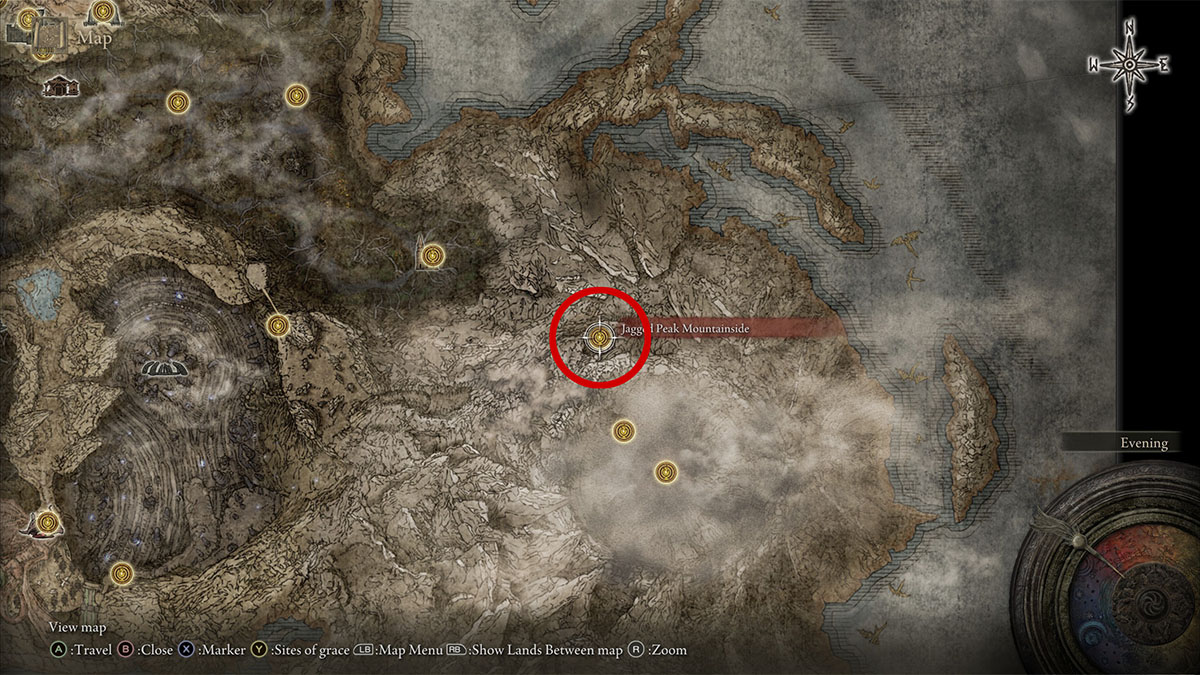Click the Map scroll icon in the header
Screen dimensions: 1200x675
tap(44, 37)
